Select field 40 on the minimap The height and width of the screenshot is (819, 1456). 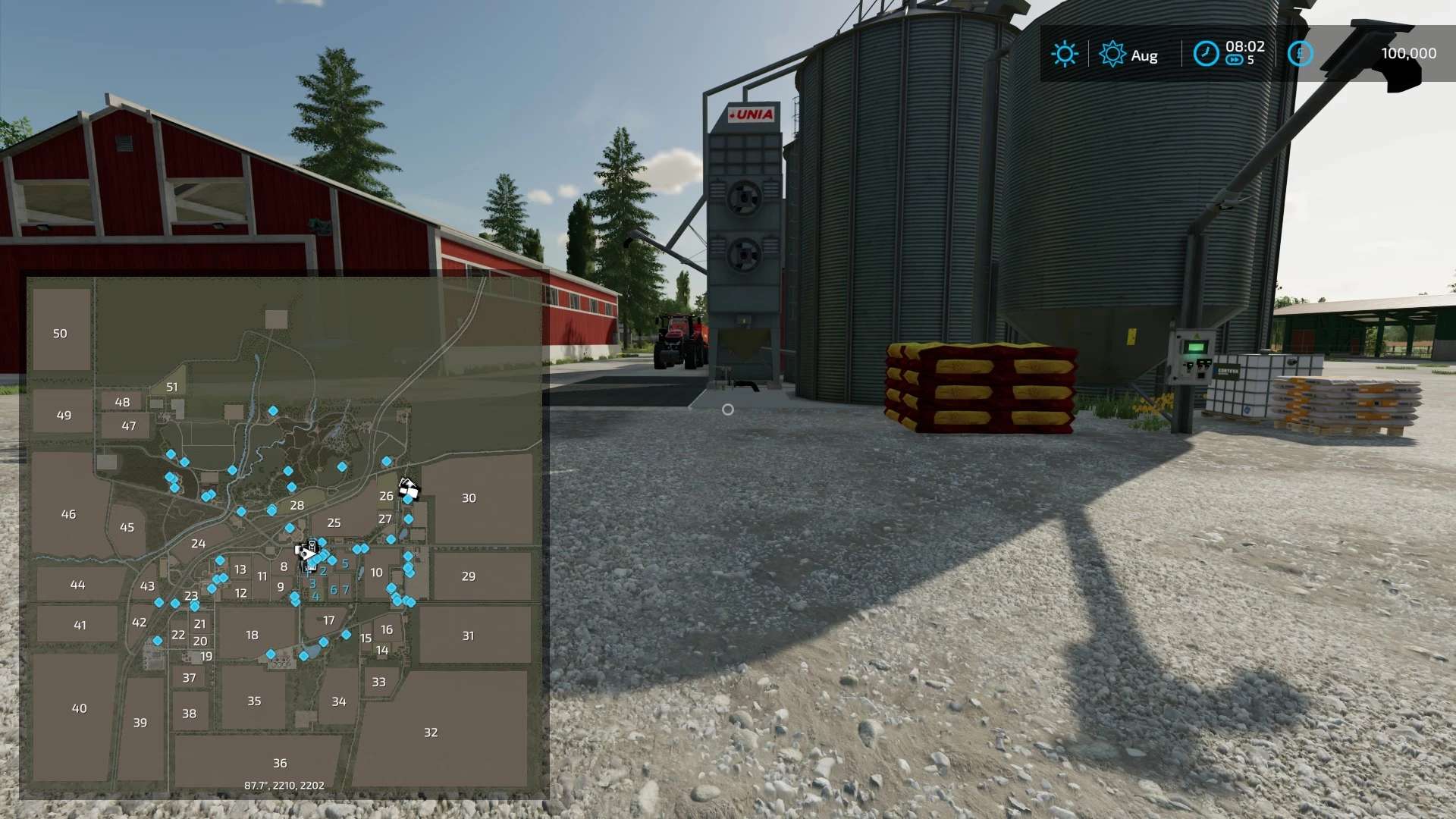[x=79, y=708]
